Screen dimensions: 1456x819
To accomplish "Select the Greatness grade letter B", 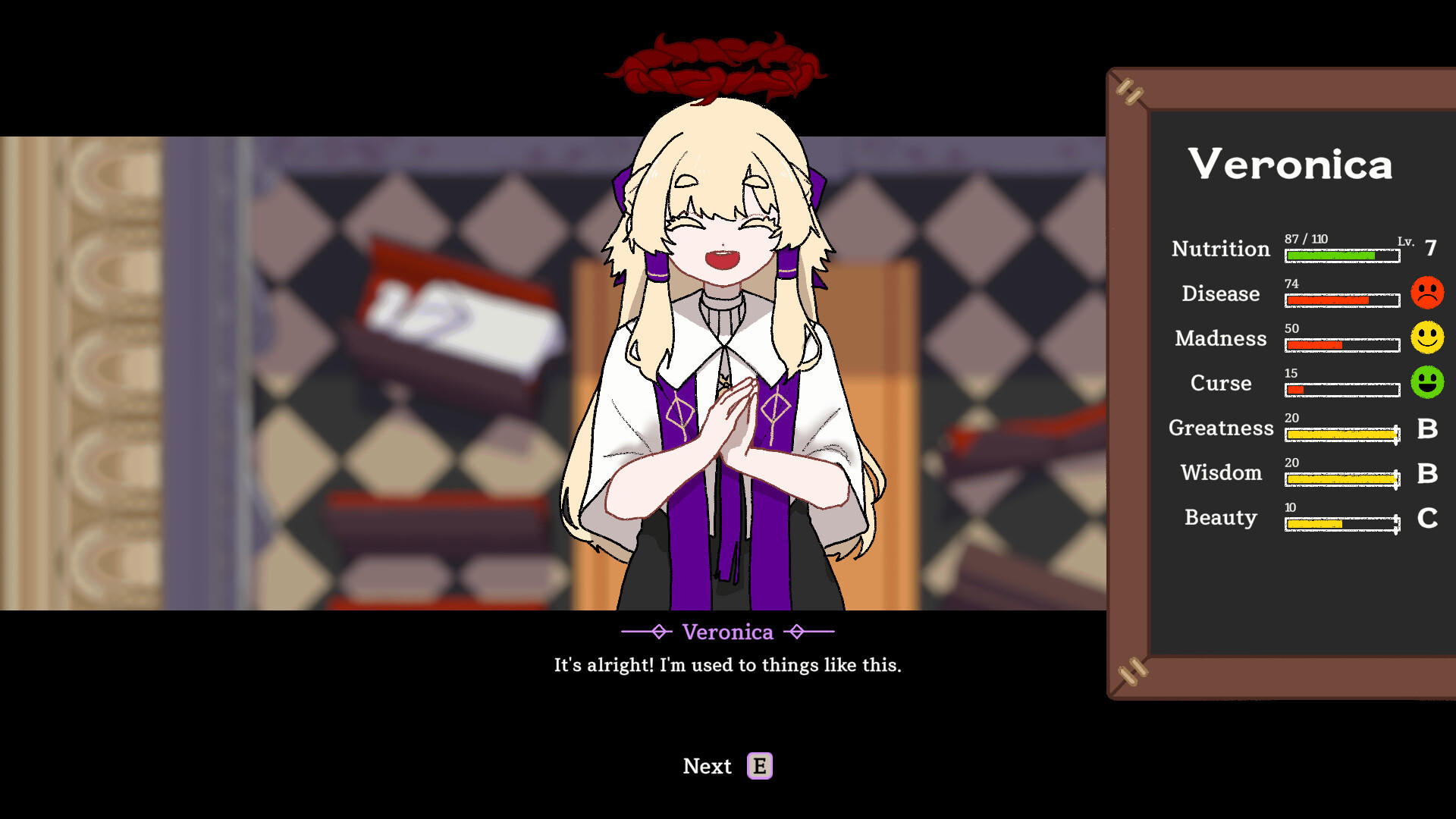I will point(1429,429).
